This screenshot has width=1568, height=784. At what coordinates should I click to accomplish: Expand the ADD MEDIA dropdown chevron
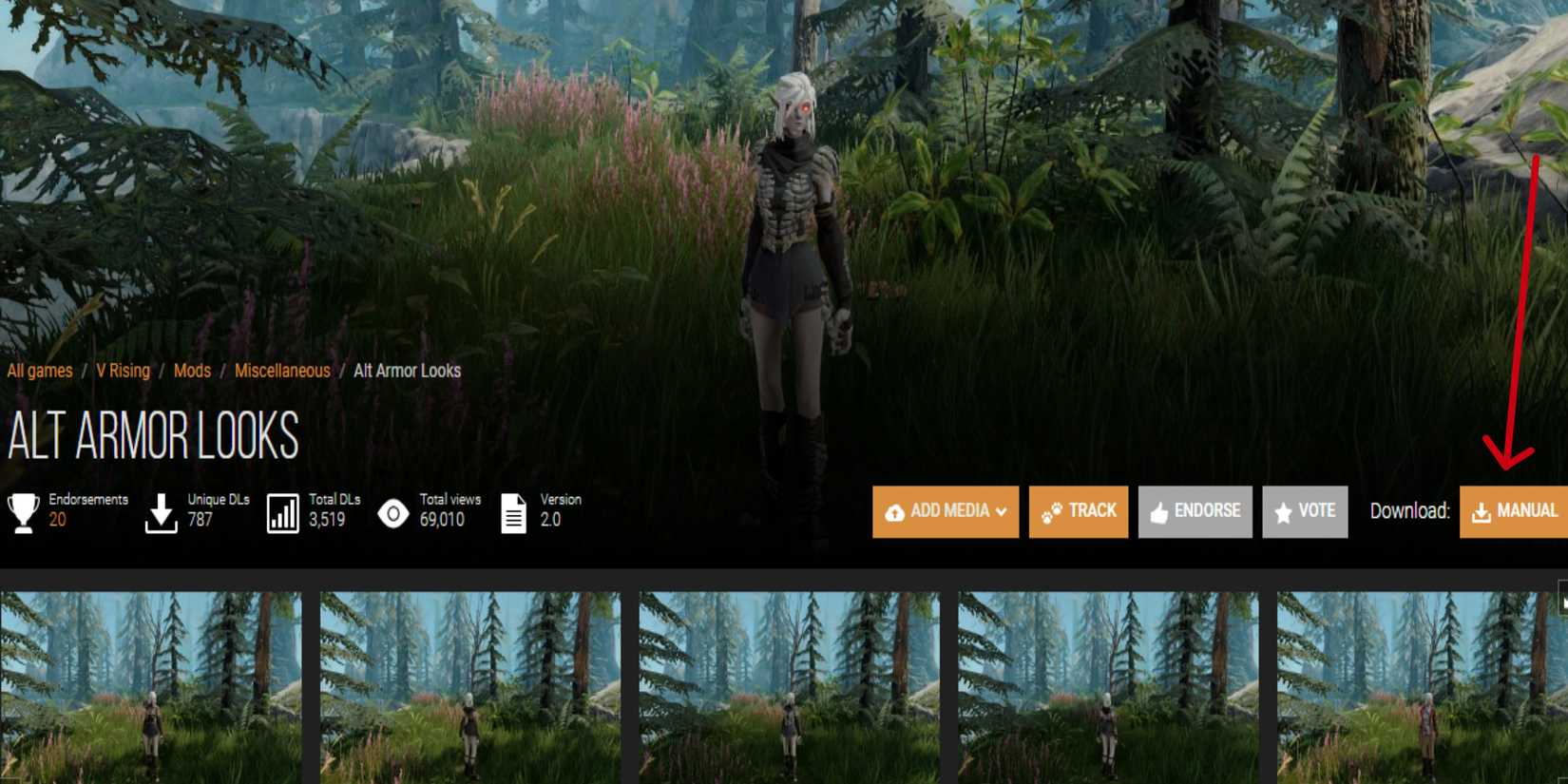1001,512
